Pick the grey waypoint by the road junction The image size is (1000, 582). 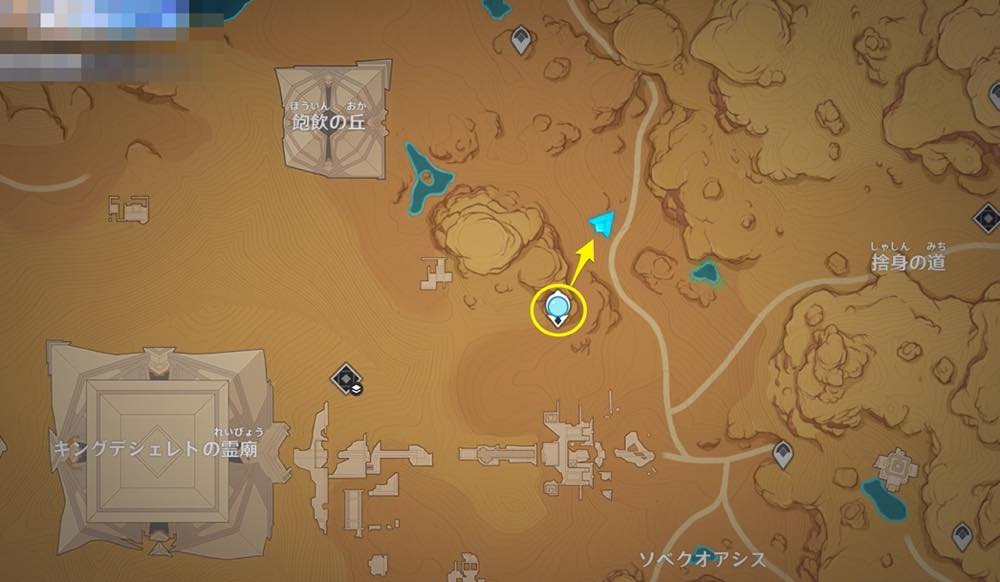click(x=783, y=455)
